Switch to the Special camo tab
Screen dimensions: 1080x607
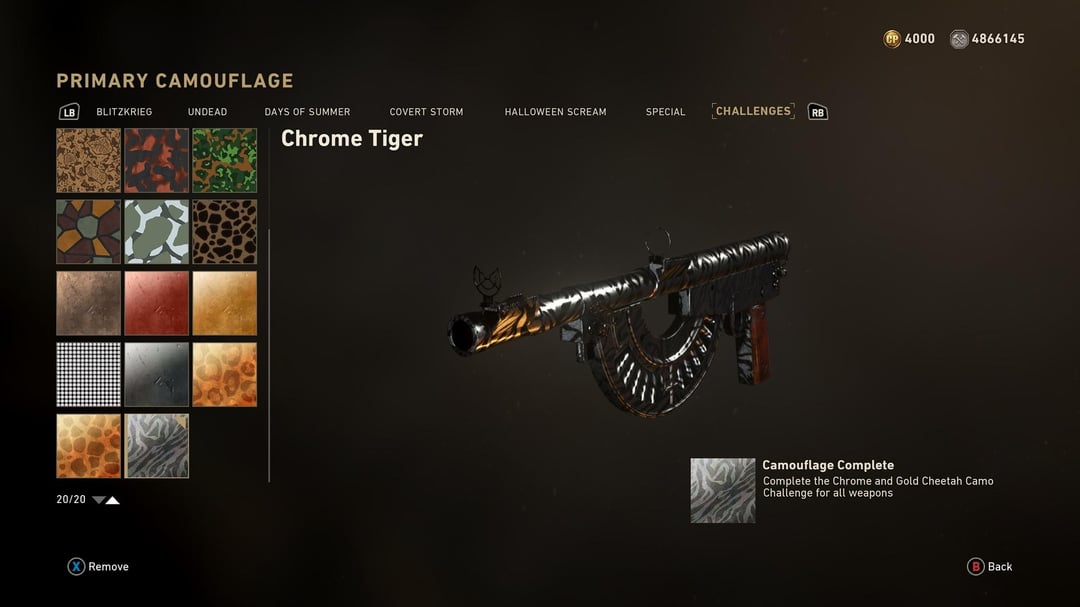[x=665, y=112]
